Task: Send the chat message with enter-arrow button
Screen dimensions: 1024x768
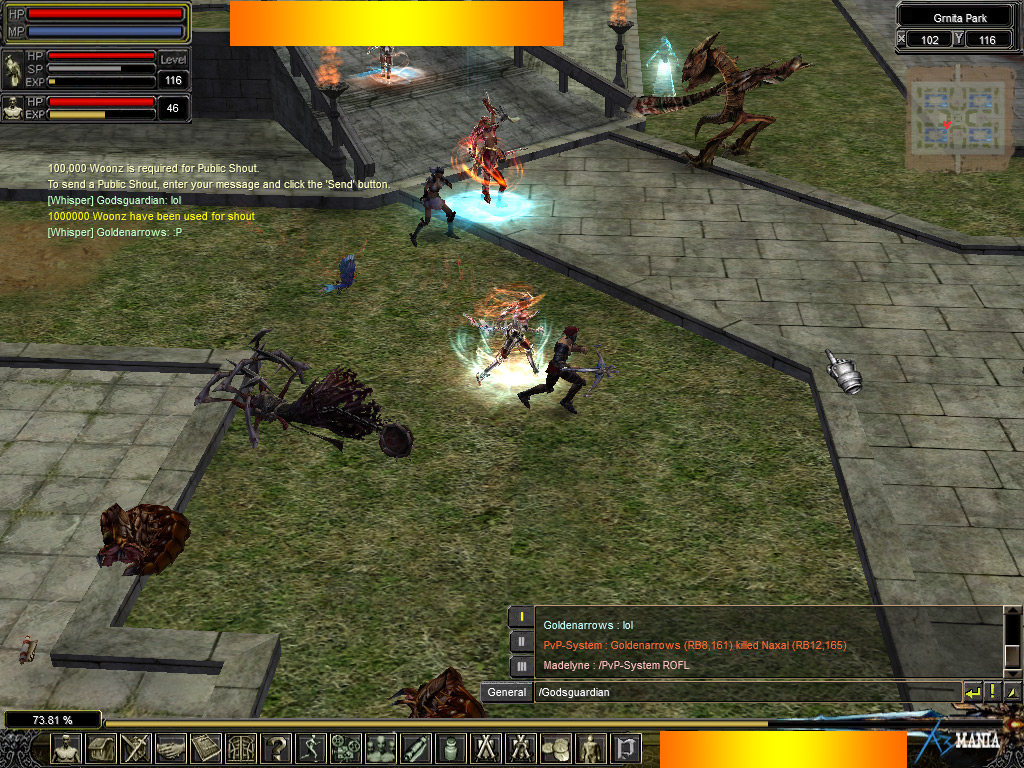Action: pyautogui.click(x=972, y=691)
